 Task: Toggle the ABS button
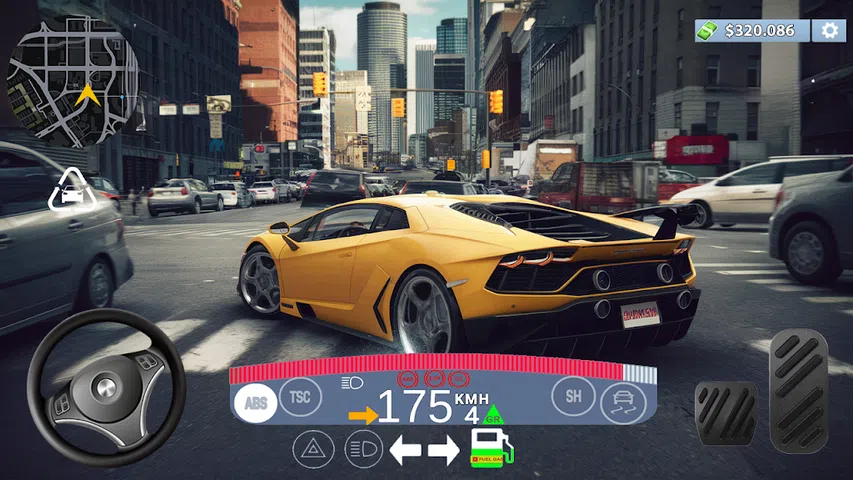[253, 402]
